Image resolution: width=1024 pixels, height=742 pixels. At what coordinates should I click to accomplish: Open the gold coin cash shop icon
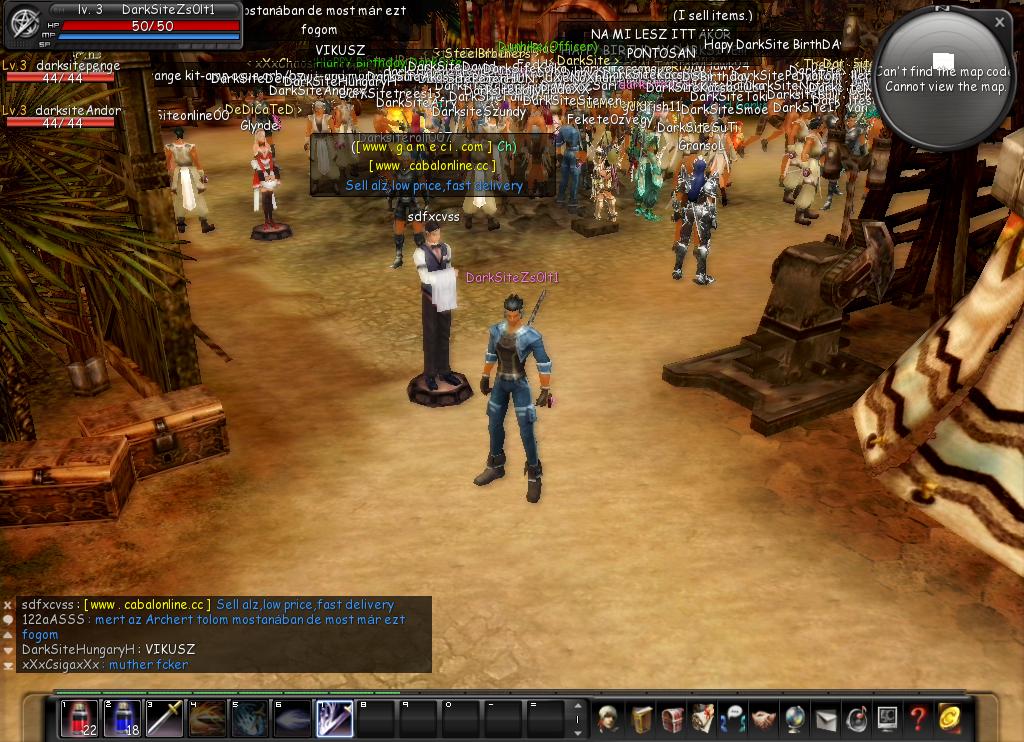click(949, 718)
